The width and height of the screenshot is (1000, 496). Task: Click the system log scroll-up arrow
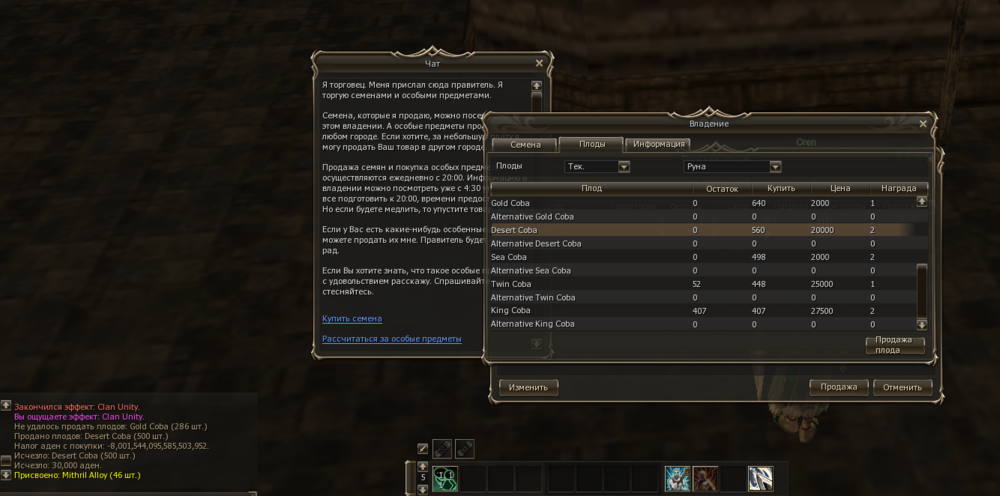(6, 406)
